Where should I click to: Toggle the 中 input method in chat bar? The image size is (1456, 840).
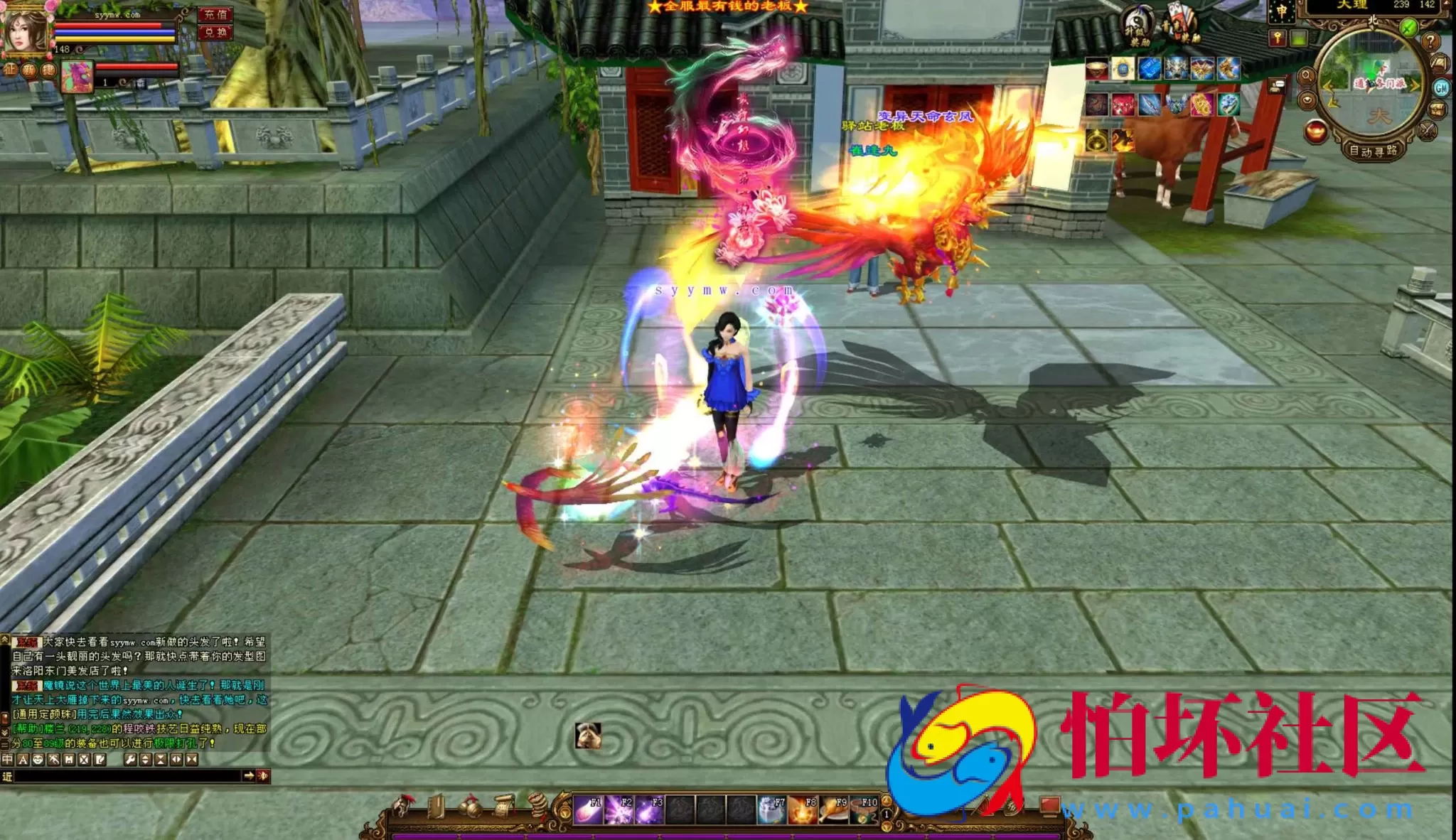[7, 759]
